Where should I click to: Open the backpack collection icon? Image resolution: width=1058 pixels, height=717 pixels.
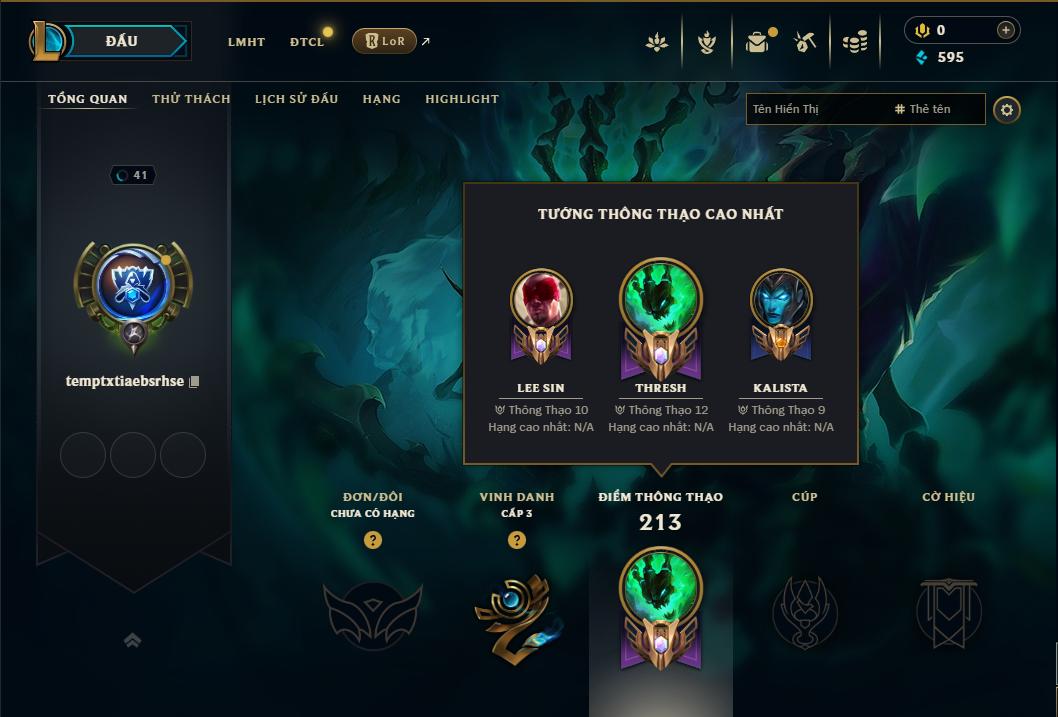click(758, 42)
